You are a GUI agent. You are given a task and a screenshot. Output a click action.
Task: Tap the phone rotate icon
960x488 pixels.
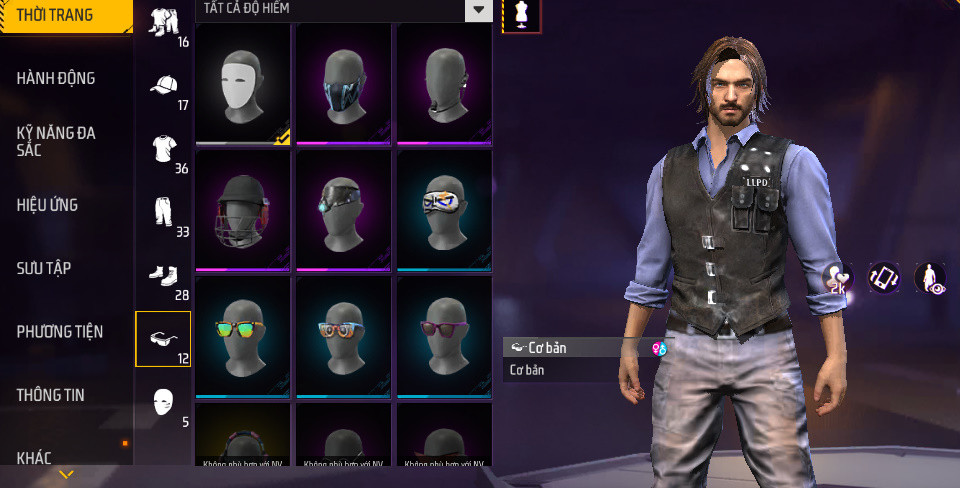(883, 278)
